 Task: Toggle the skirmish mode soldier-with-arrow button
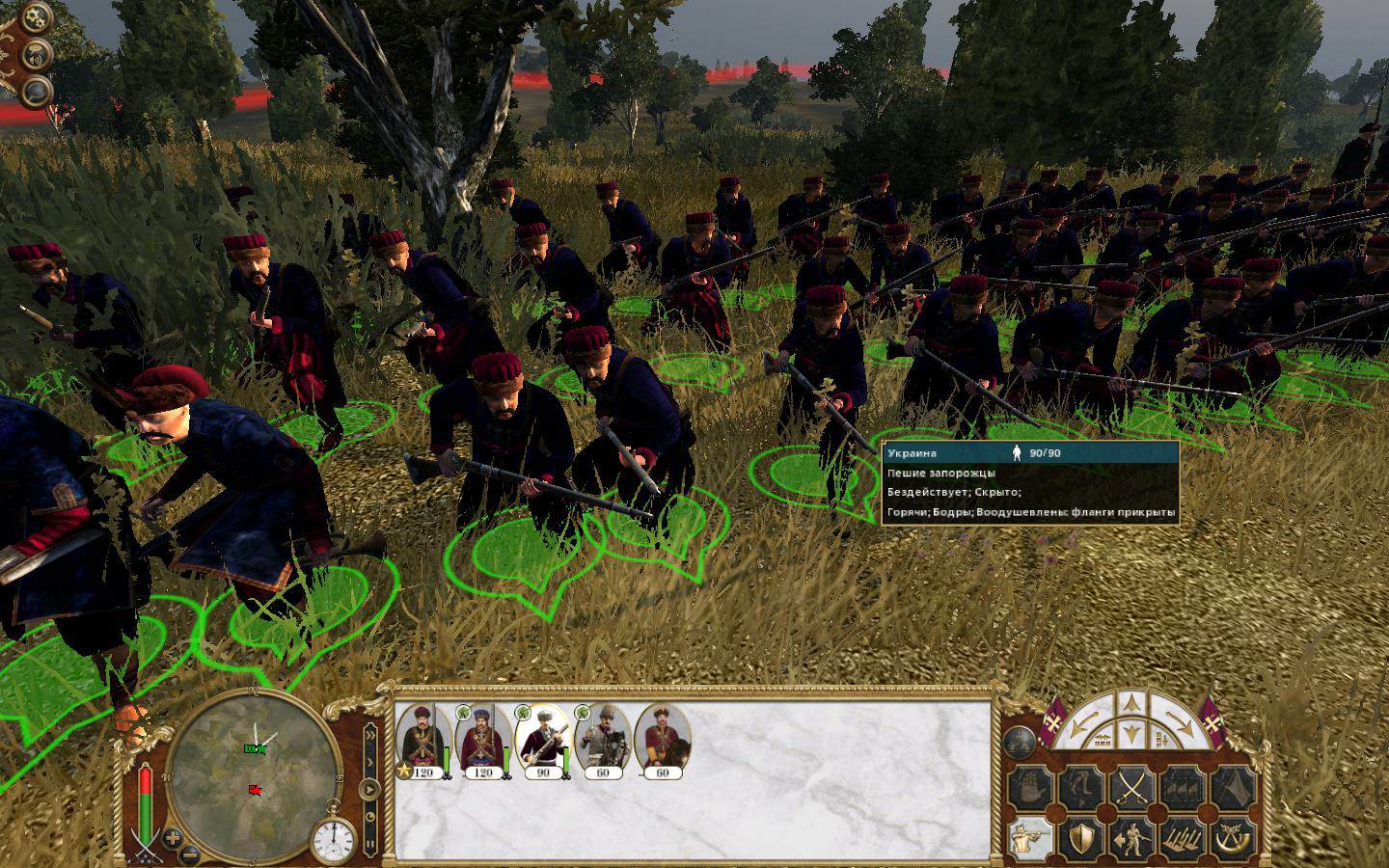[x=1130, y=838]
